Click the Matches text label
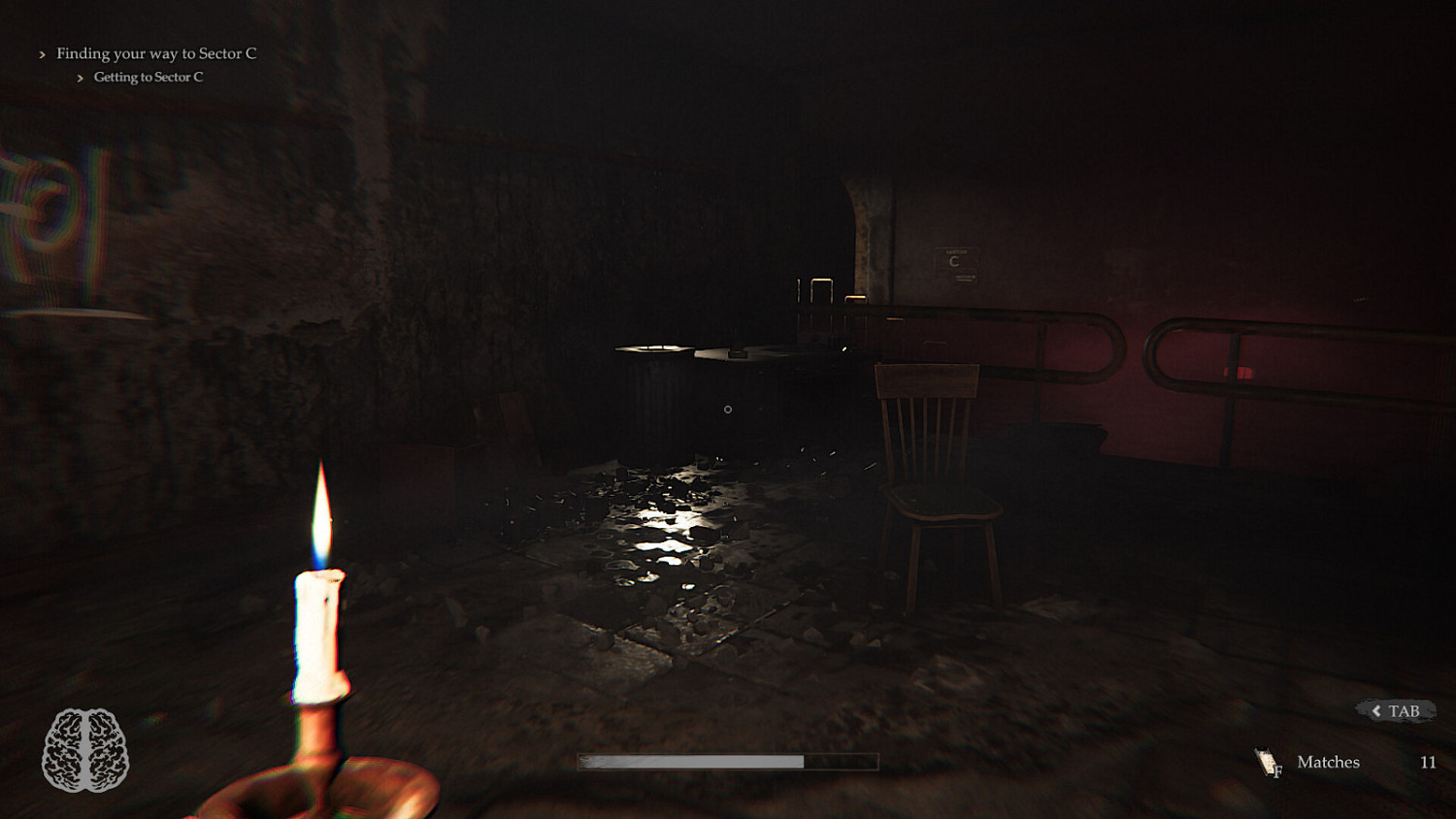Screen dimensions: 1456x819 [x=1329, y=762]
